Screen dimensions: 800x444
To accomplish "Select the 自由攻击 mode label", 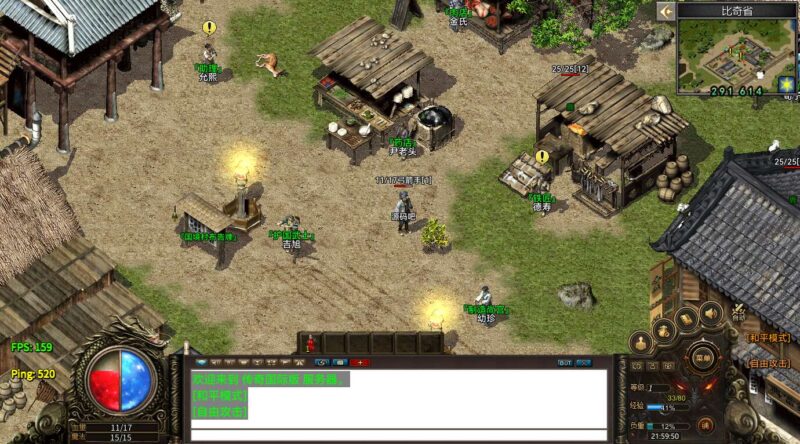I will point(770,365).
